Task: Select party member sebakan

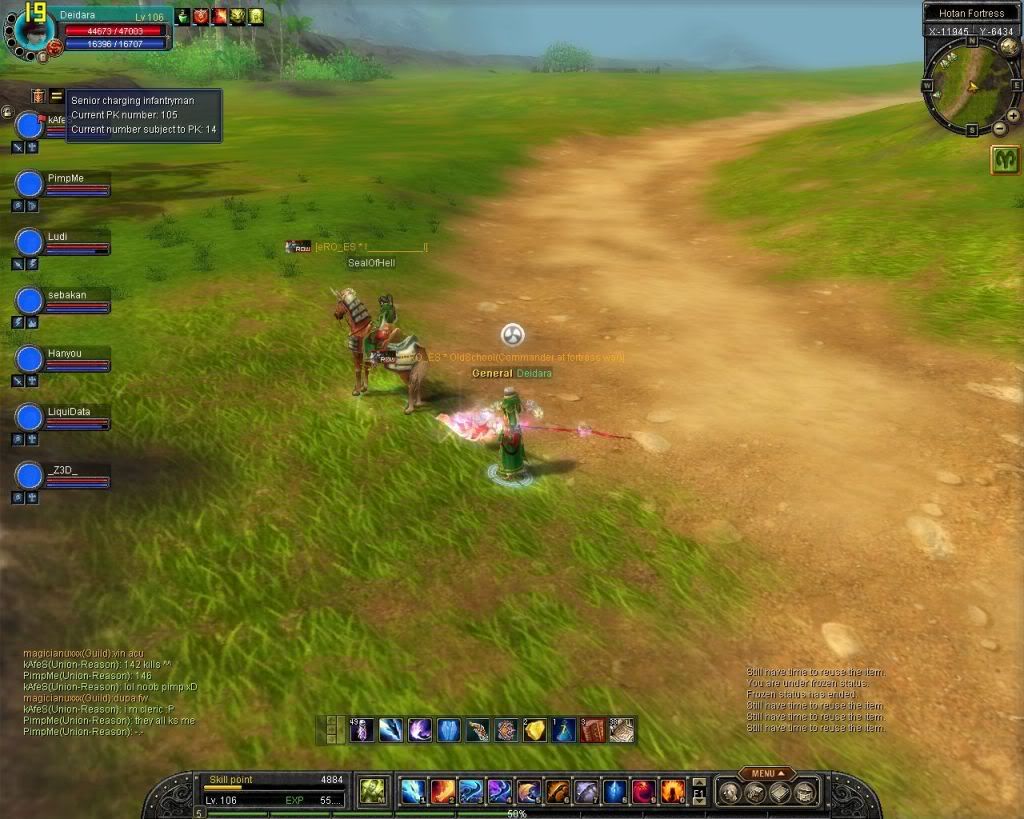Action: click(x=30, y=301)
